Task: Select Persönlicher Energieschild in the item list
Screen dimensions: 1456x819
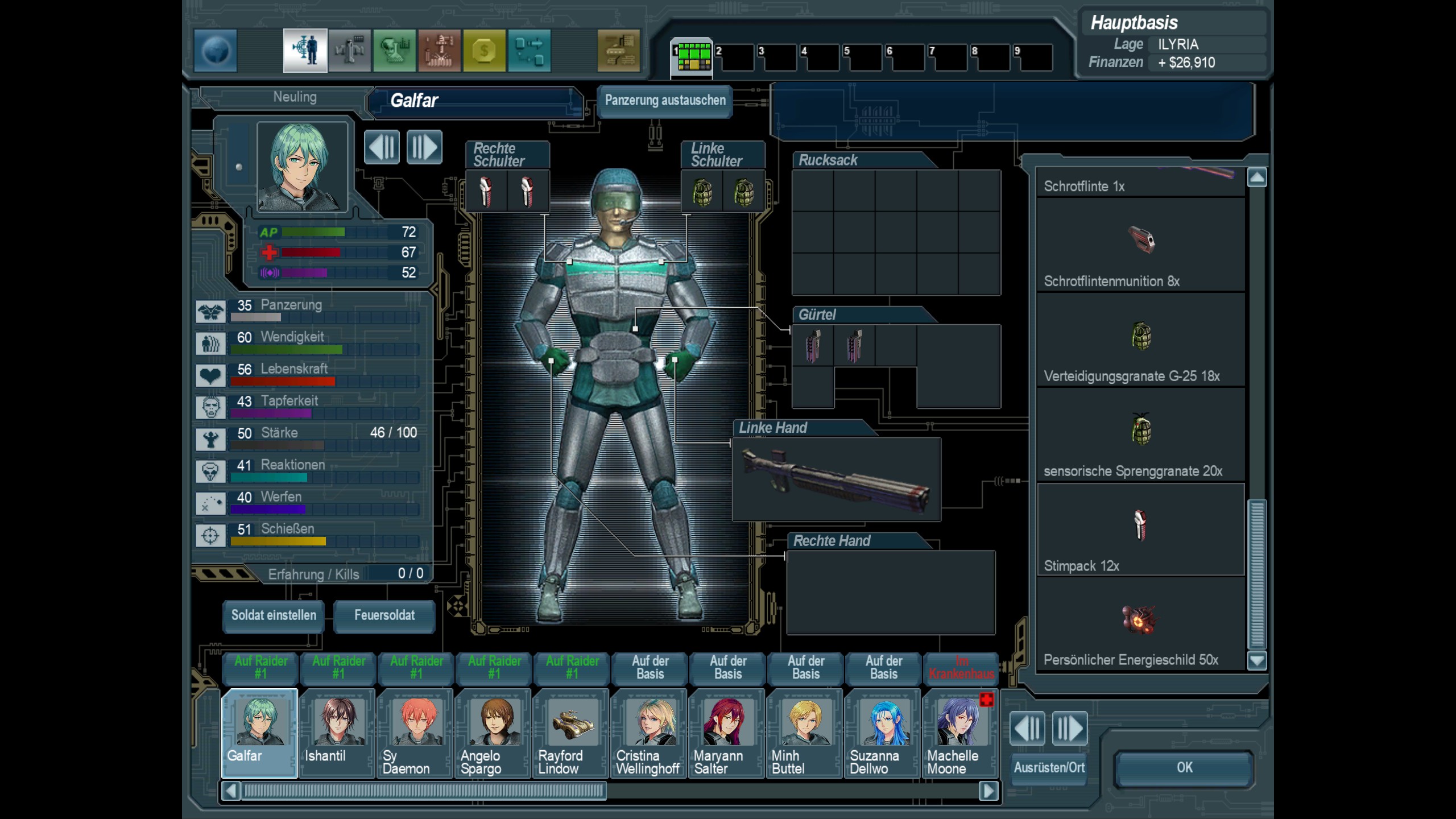Action: coord(1140,624)
